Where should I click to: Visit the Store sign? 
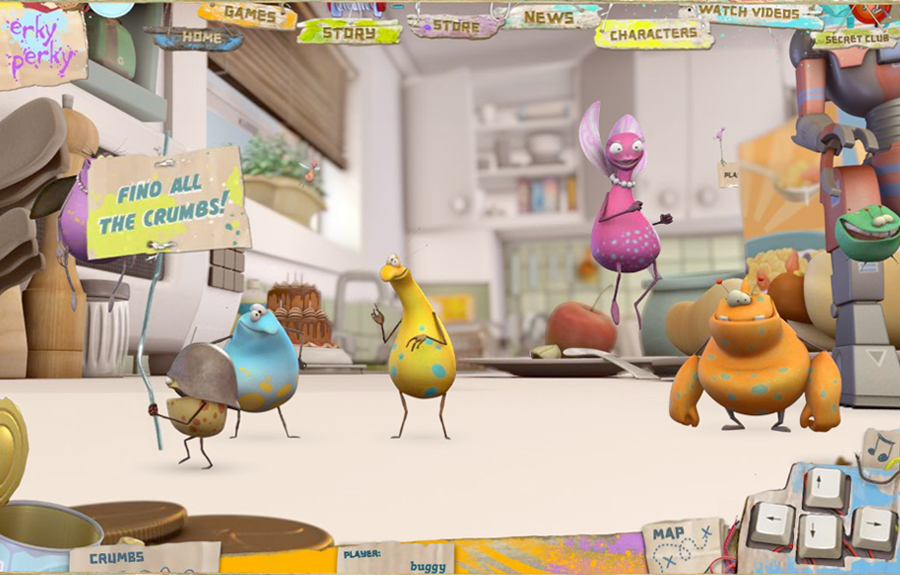(455, 26)
